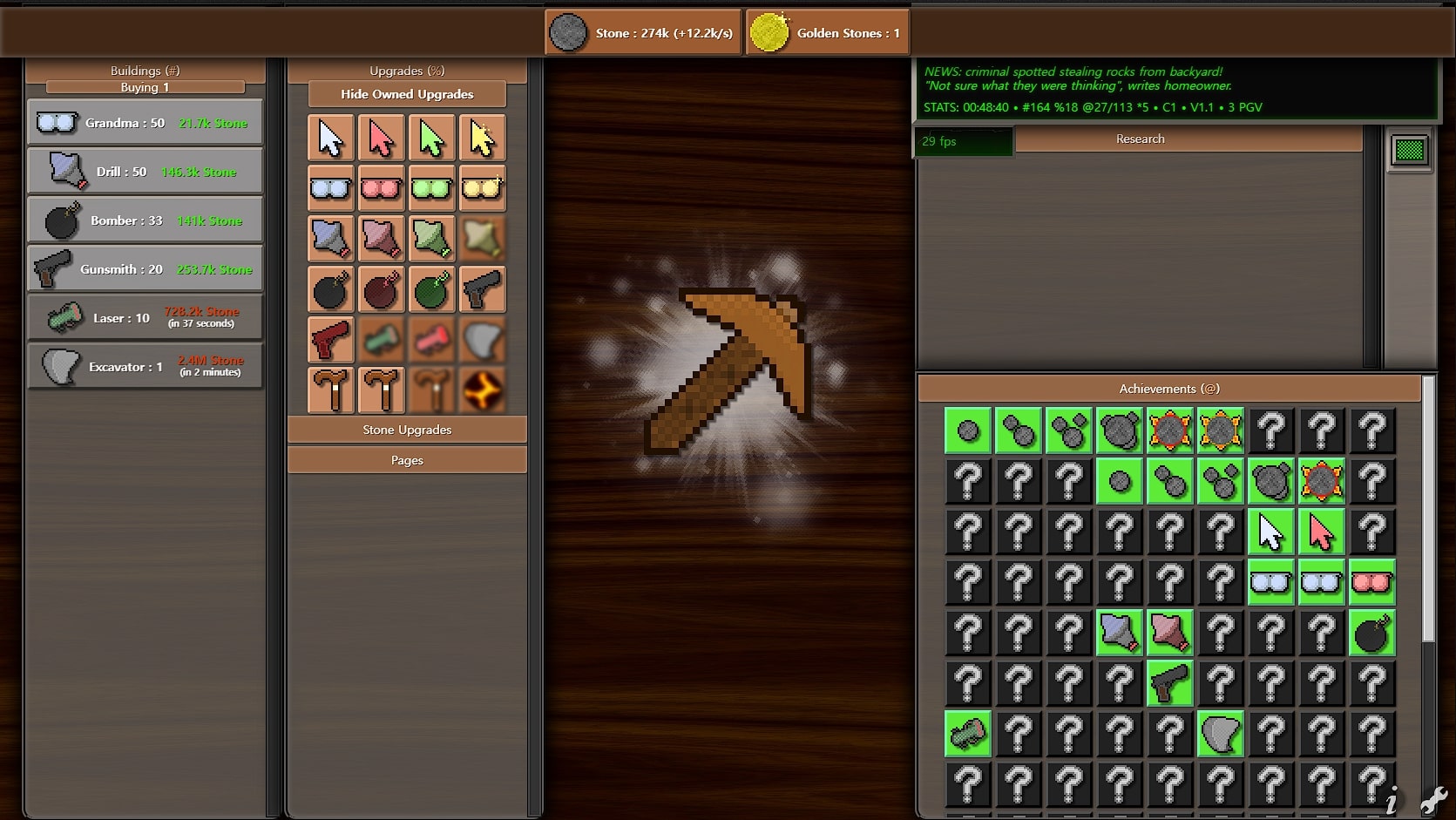Buy a Grandma building

145,123
